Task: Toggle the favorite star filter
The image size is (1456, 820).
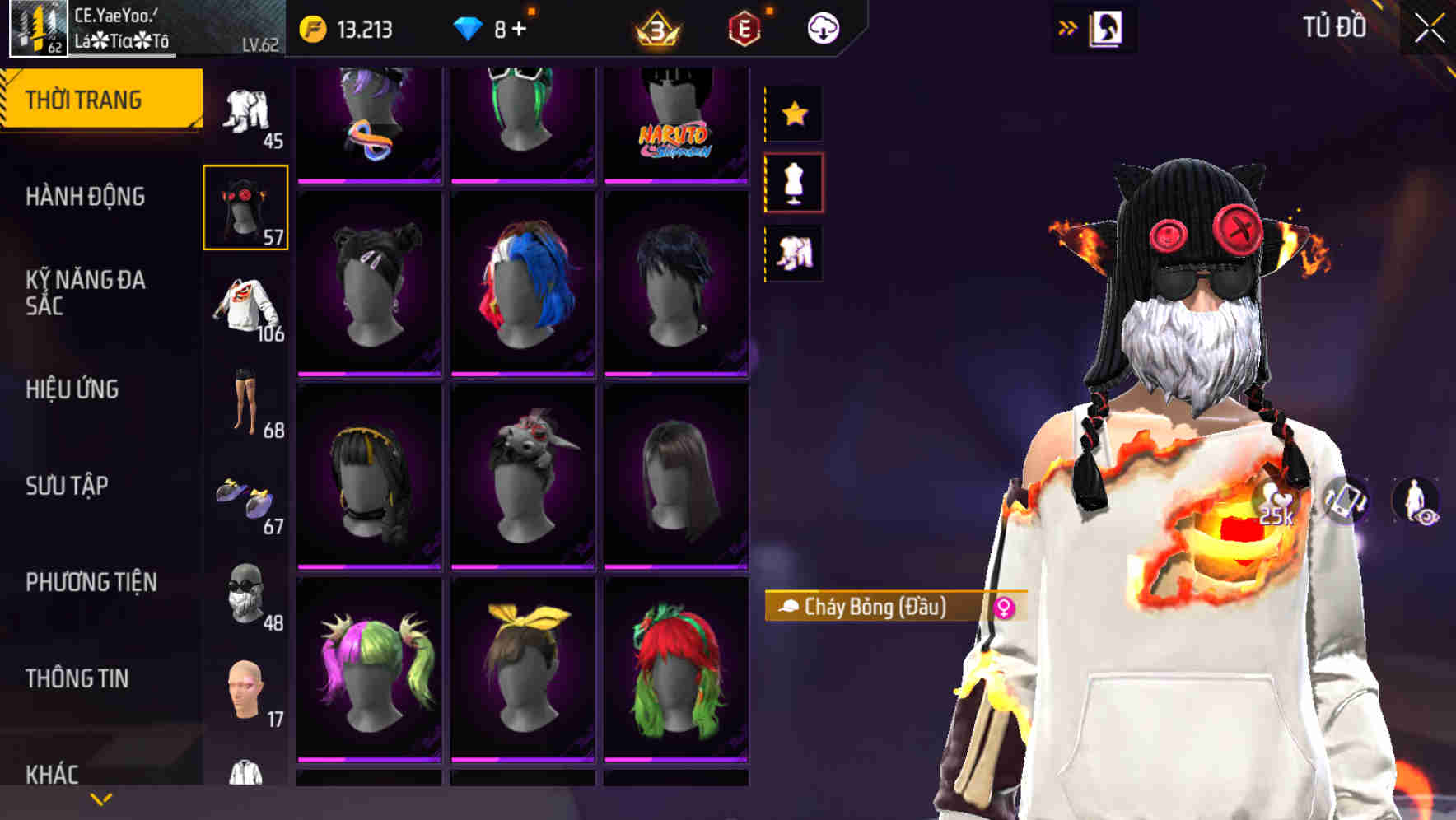Action: (794, 113)
